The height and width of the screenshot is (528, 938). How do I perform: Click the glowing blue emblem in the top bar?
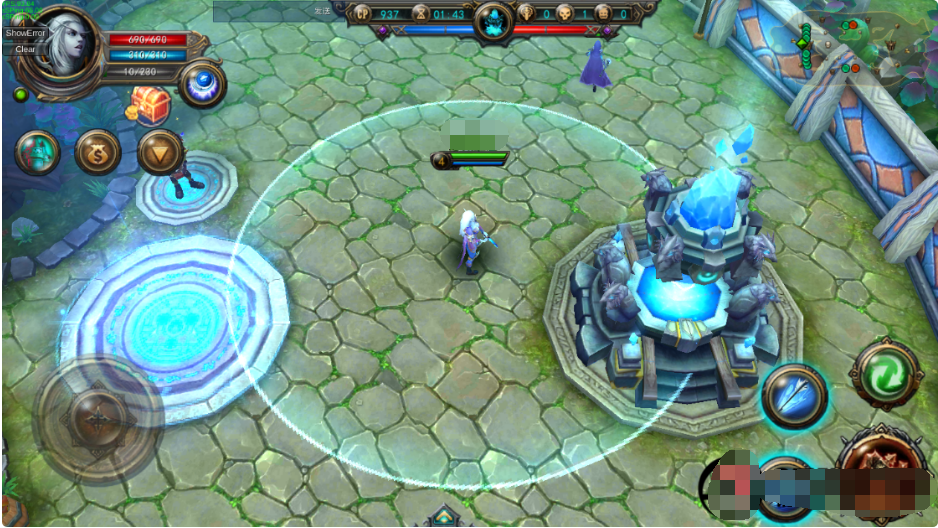point(492,20)
